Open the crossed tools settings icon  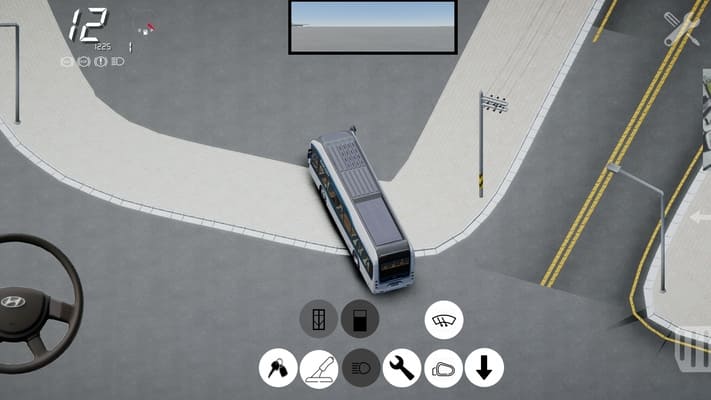click(683, 29)
